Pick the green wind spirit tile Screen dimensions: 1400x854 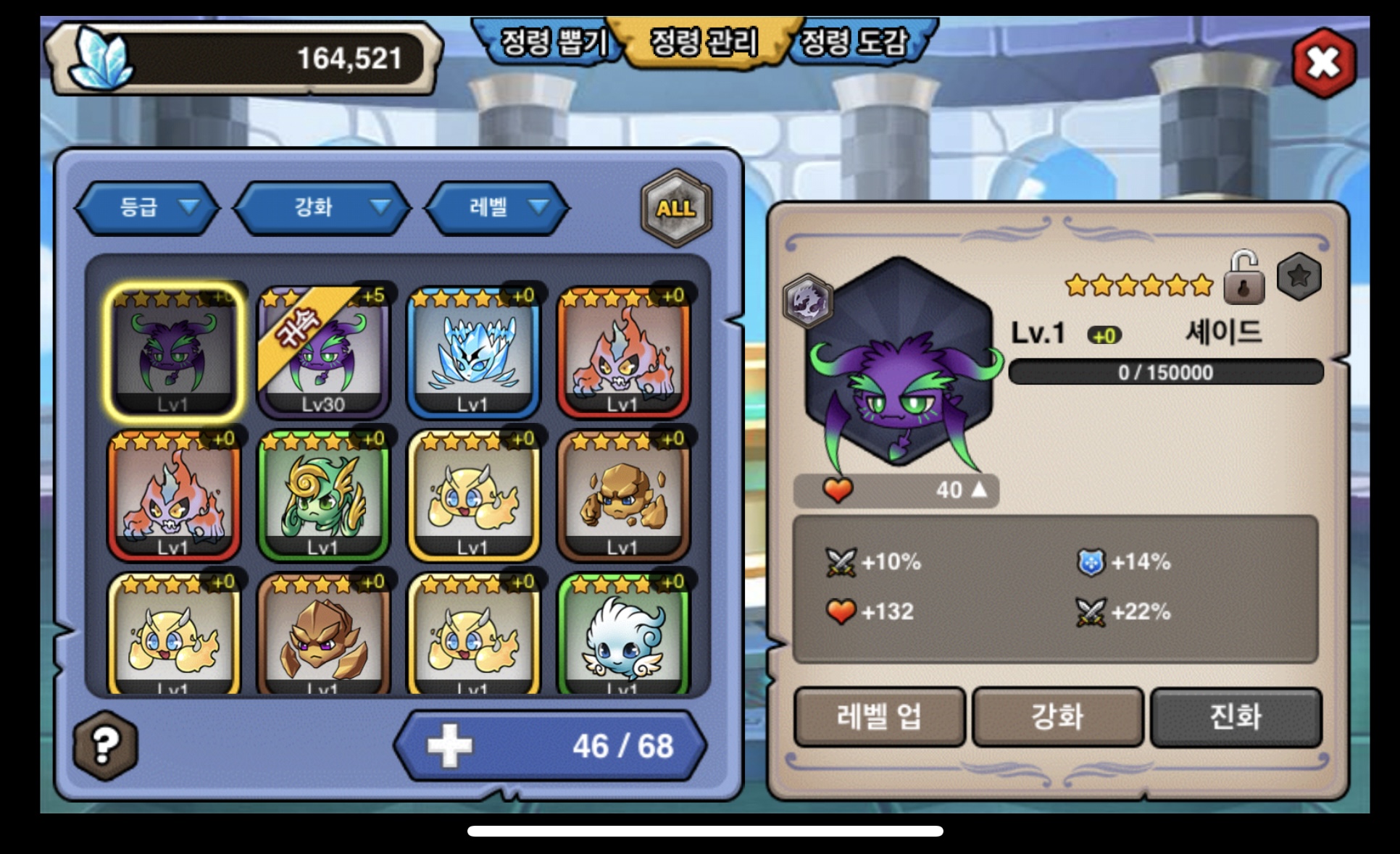point(323,495)
